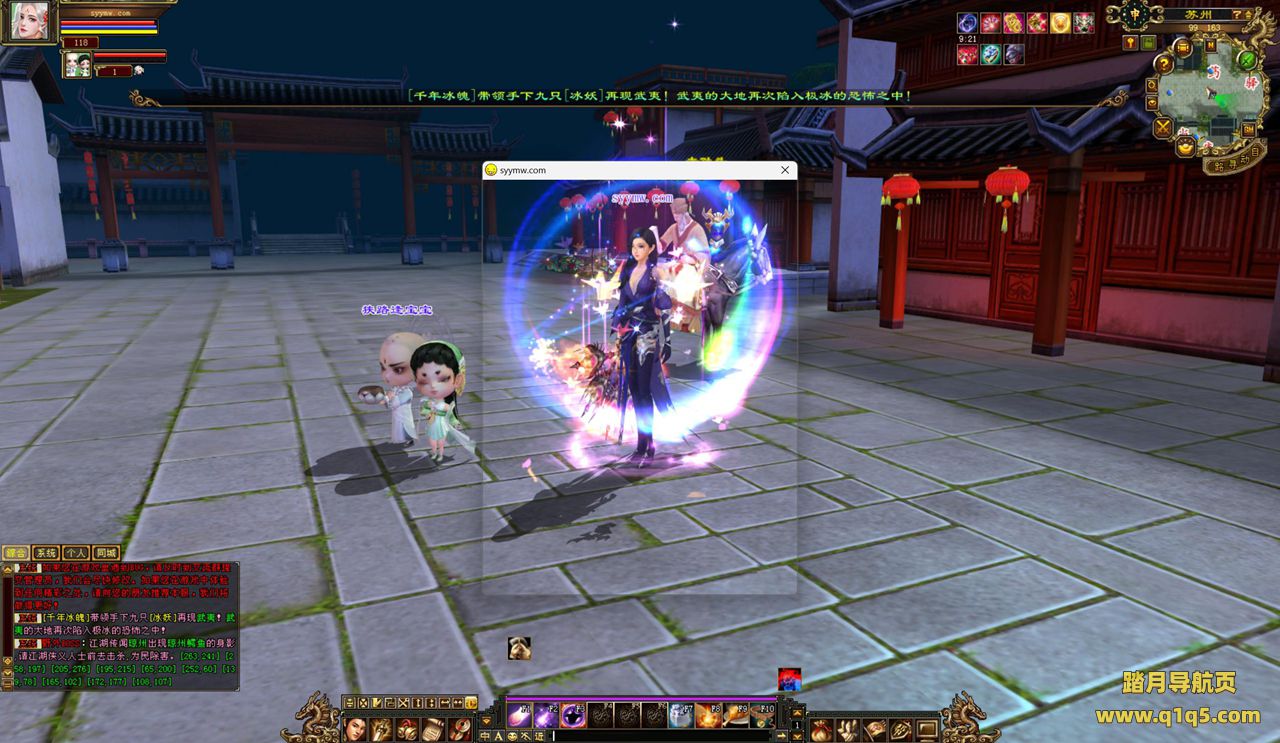This screenshot has width=1280, height=743.
Task: Switch to the 系统 chat tab
Action: [x=46, y=552]
